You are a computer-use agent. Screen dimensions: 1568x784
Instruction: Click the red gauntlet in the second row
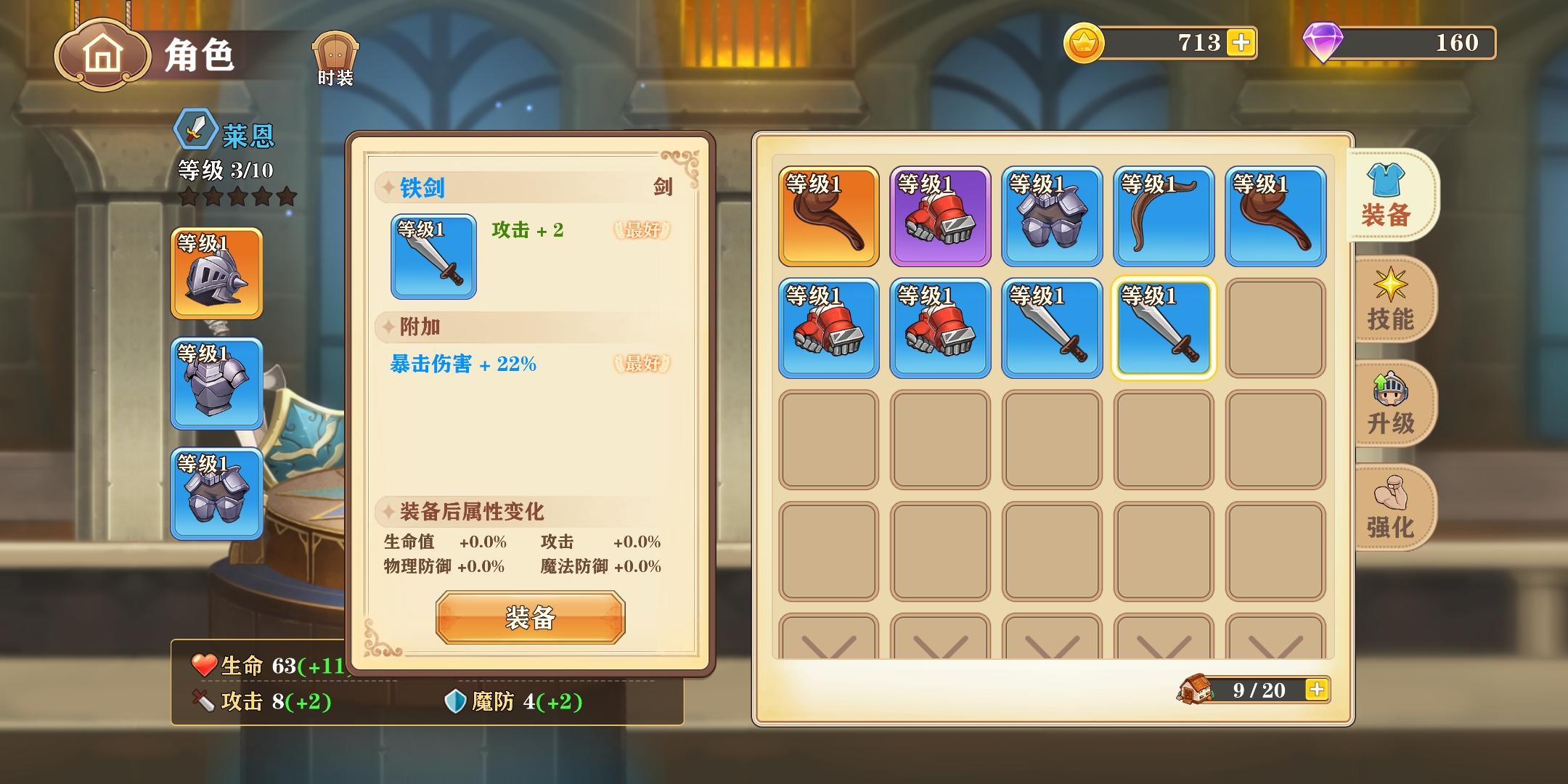pyautogui.click(x=828, y=327)
